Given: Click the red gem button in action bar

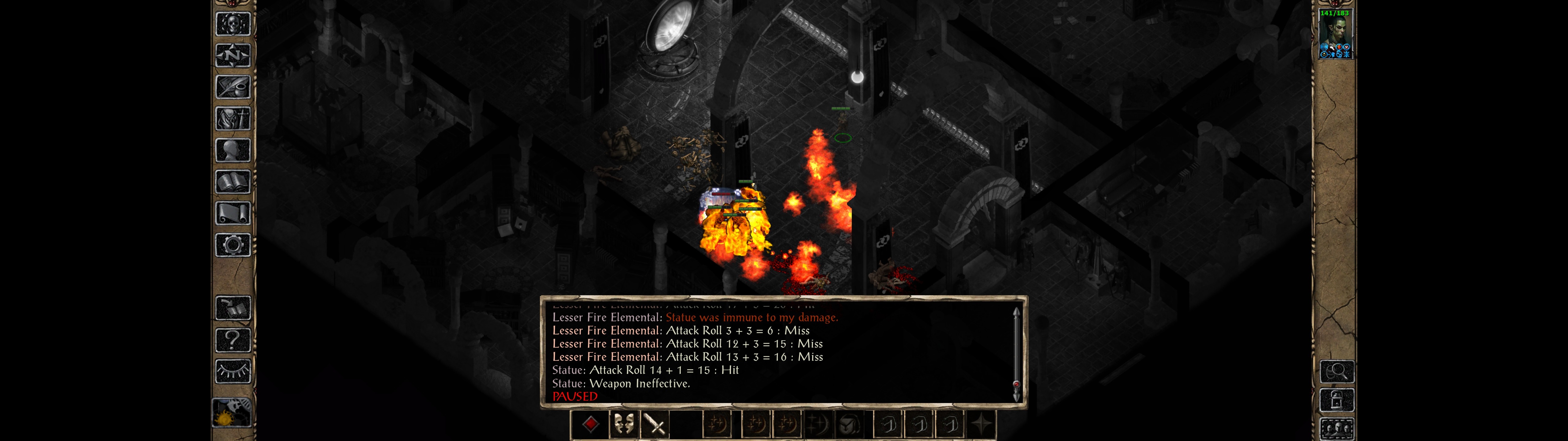Looking at the screenshot, I should tap(590, 424).
